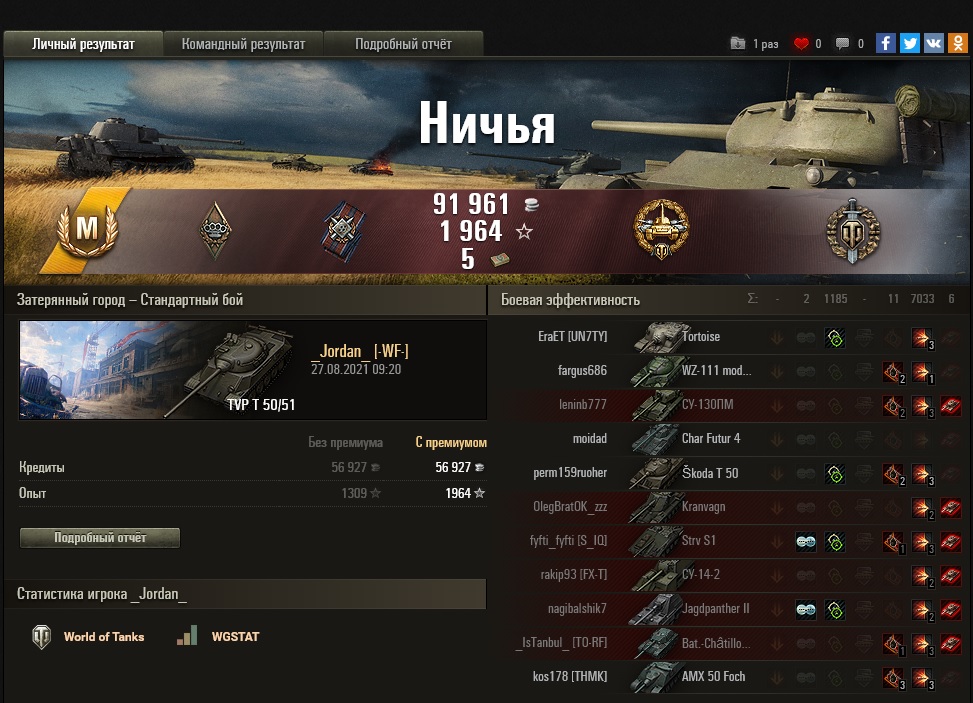Open the comments speech bubble
The image size is (973, 703).
pos(843,44)
